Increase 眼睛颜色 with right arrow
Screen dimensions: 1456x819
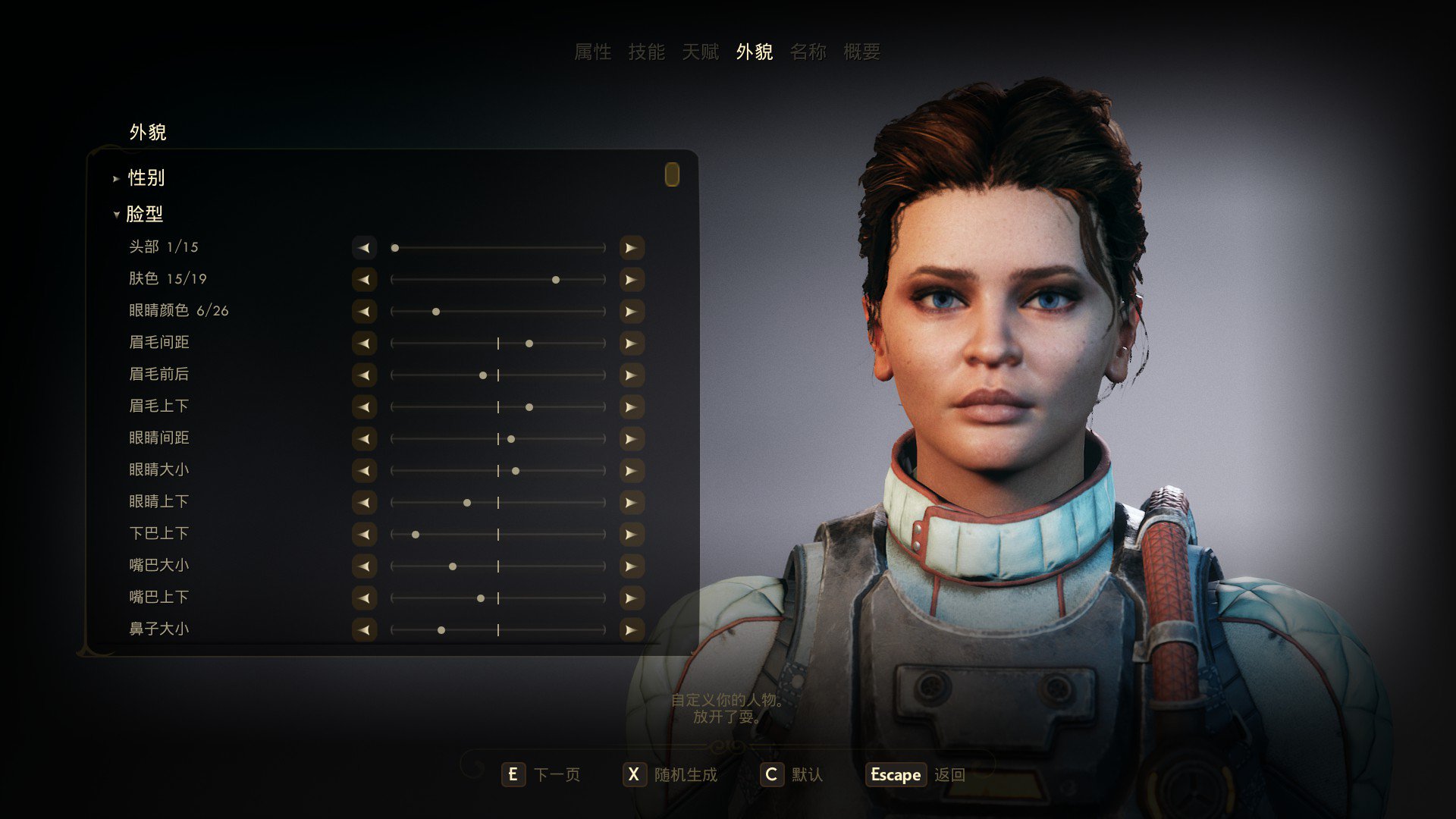(x=631, y=312)
